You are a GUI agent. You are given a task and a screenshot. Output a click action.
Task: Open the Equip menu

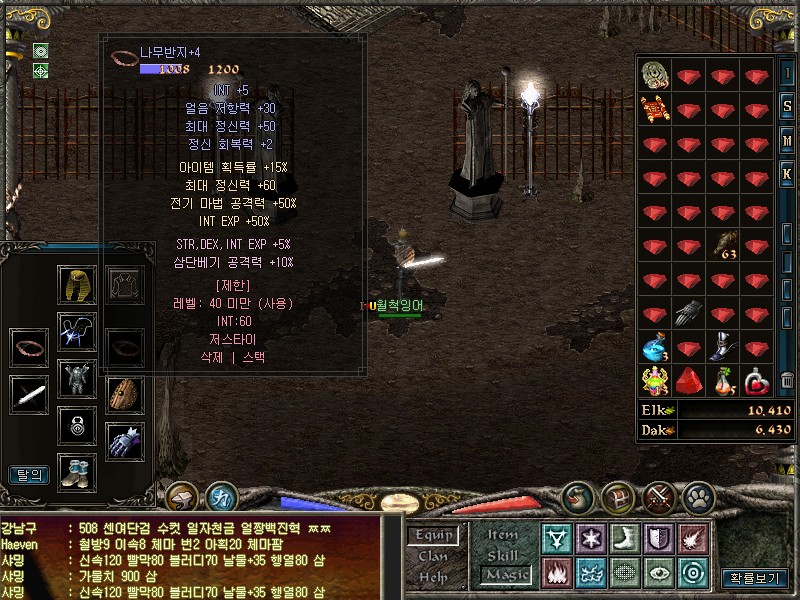coord(434,536)
